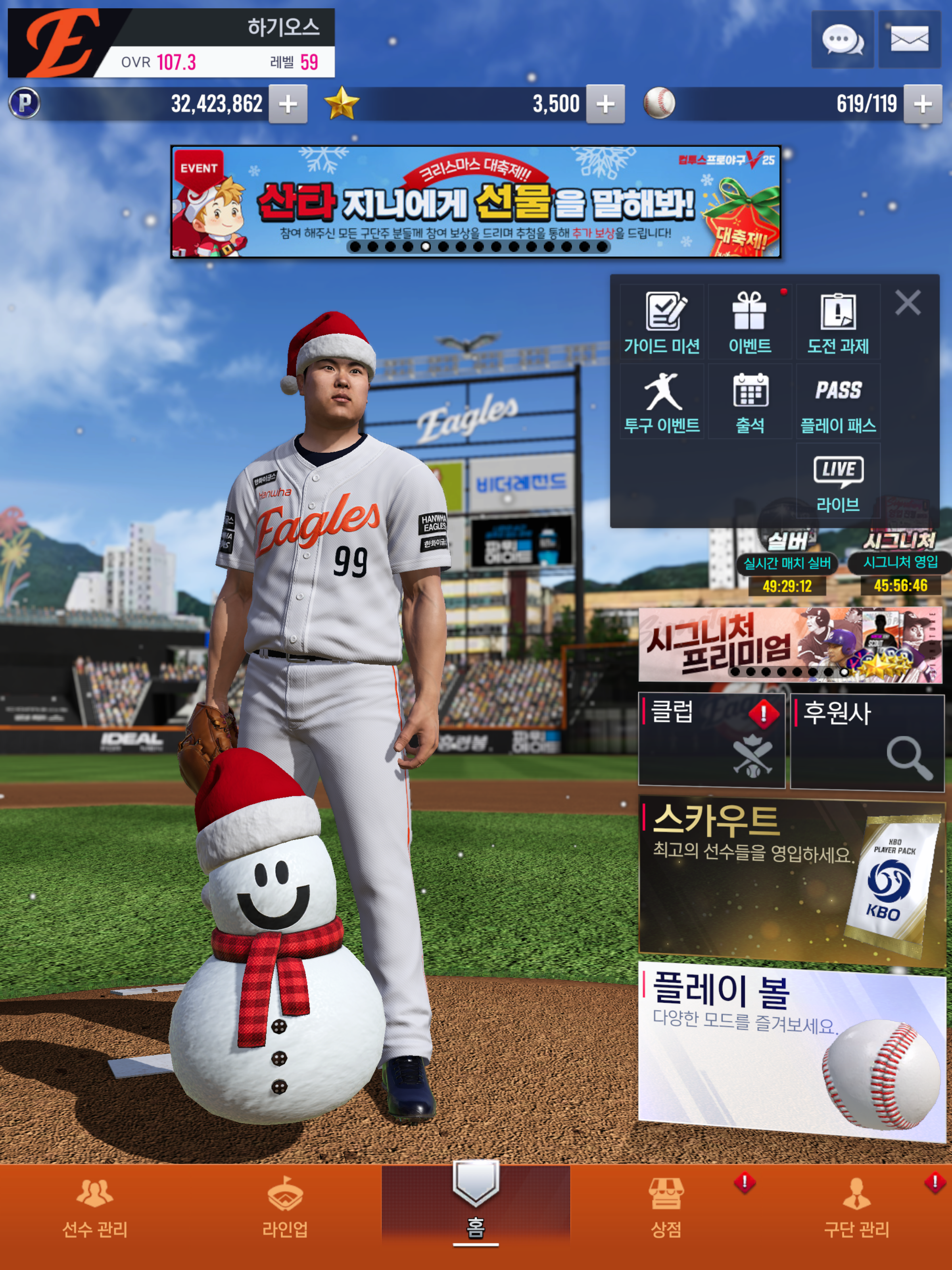
Task: Open the Christmas Santa event banner
Action: (475, 202)
